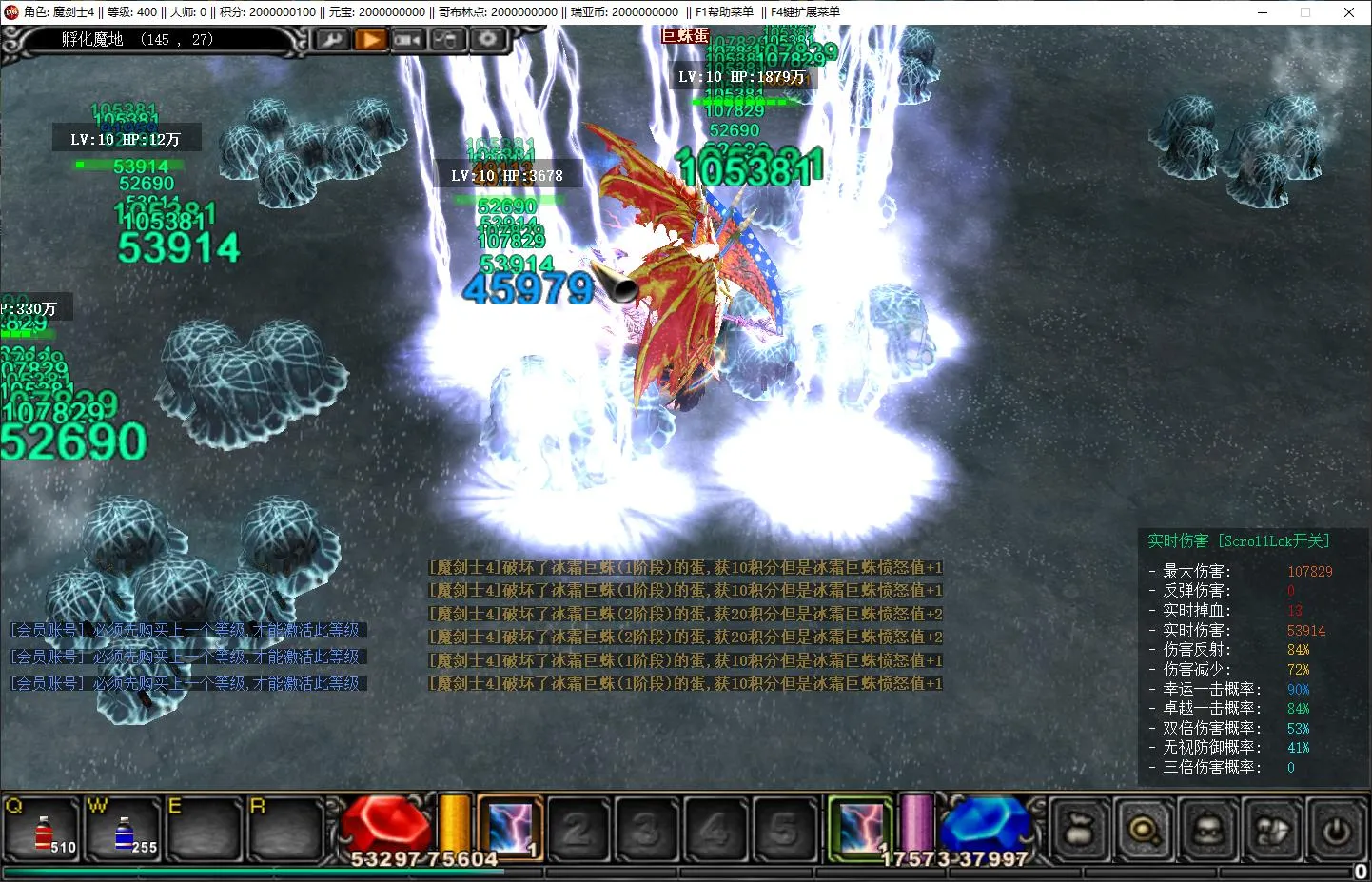Viewport: 1372px width, 882px height.
Task: Open the character face menu
Action: [x=1207, y=831]
